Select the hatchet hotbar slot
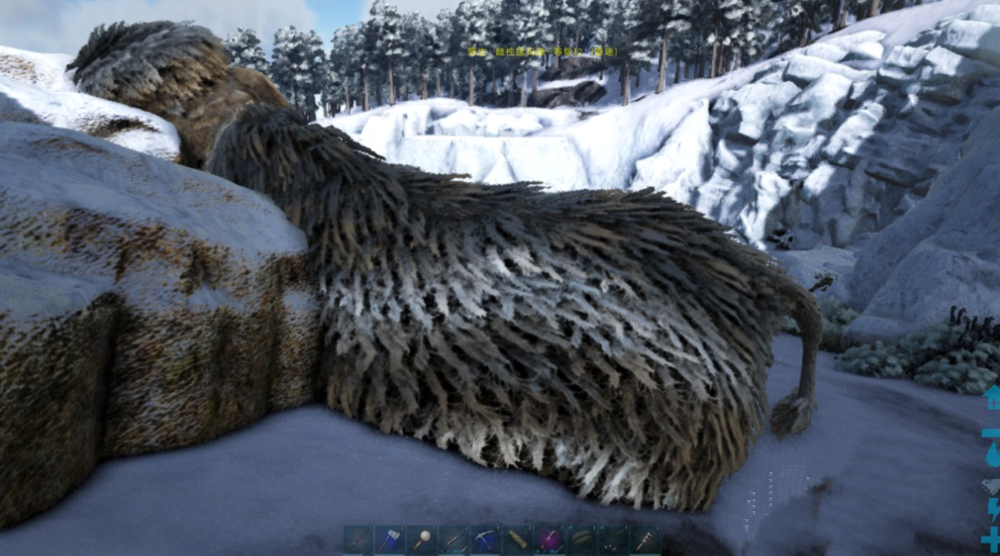The height and width of the screenshot is (556, 1000). (390, 540)
